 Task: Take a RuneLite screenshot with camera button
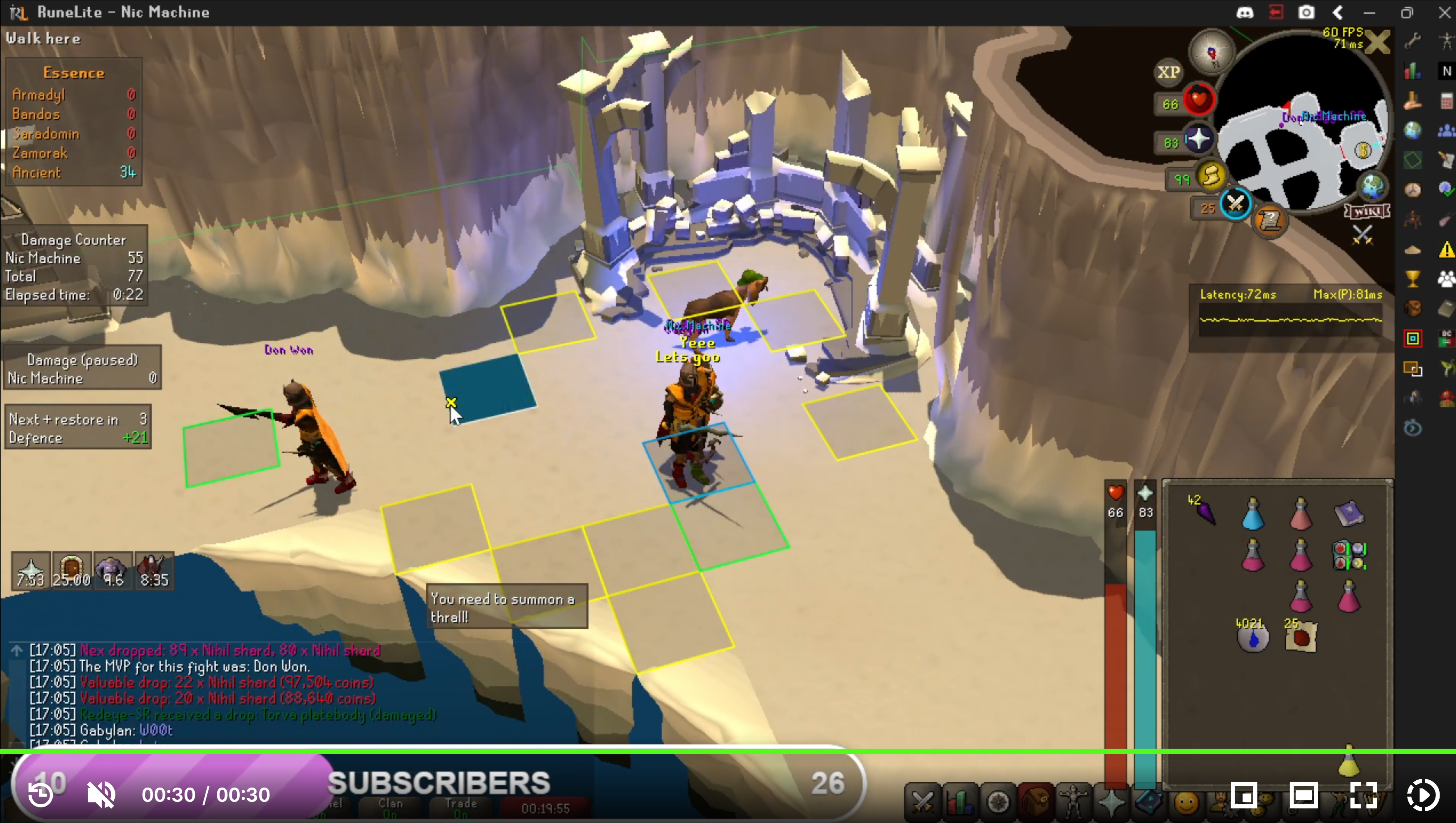pos(1306,13)
